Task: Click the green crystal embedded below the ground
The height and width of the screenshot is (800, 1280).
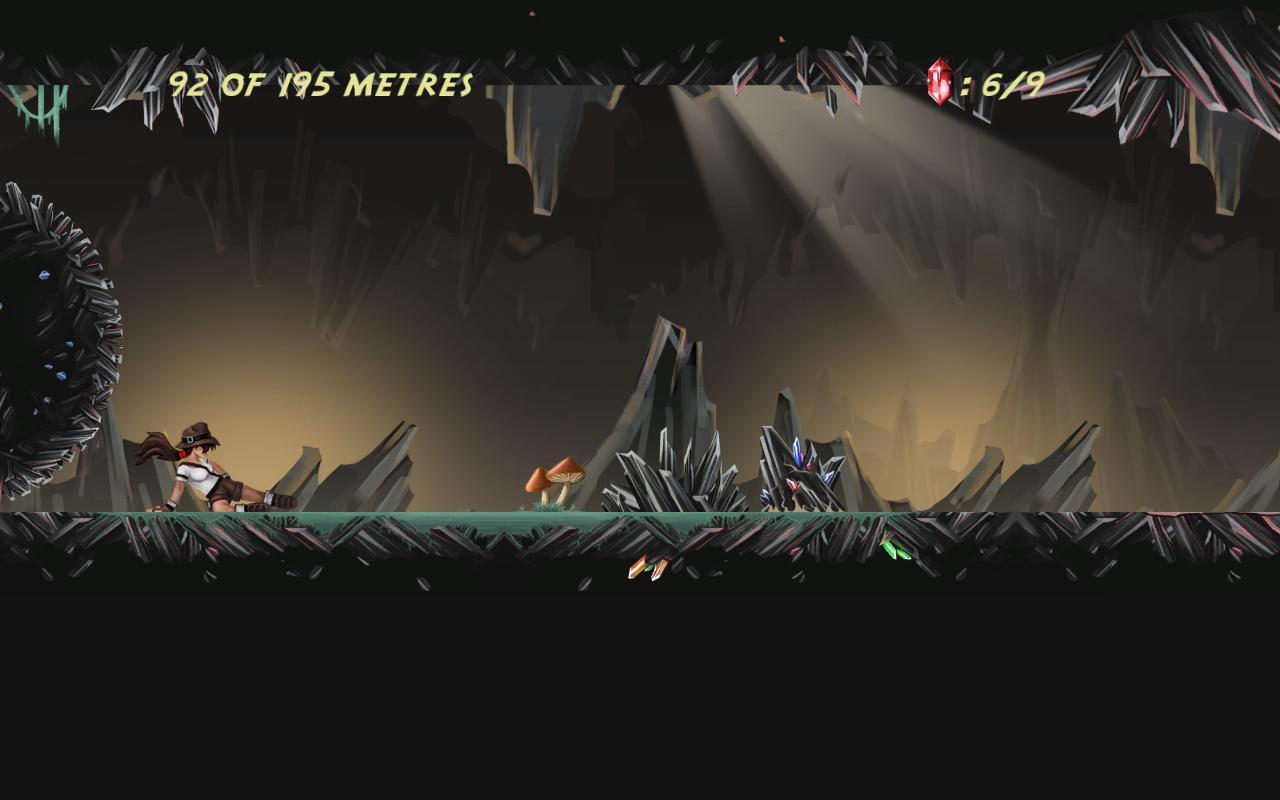Action: [893, 549]
